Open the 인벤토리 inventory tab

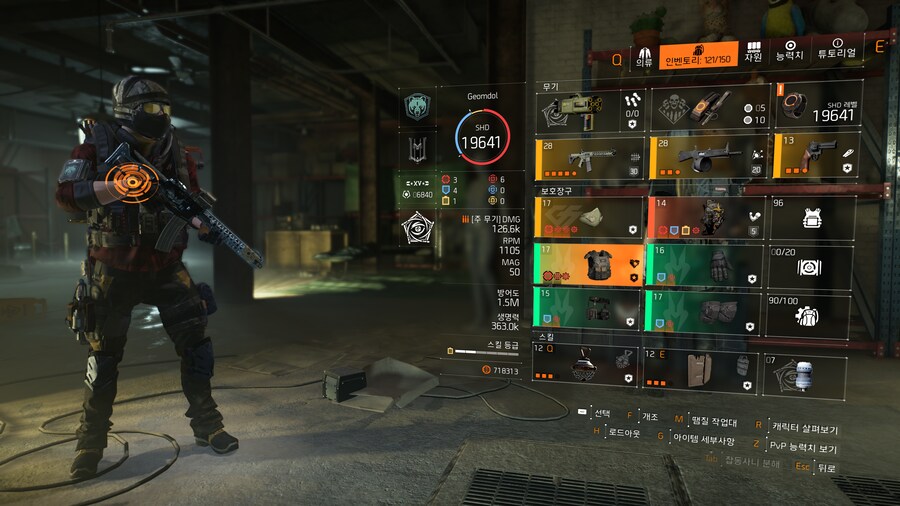pyautogui.click(x=698, y=53)
